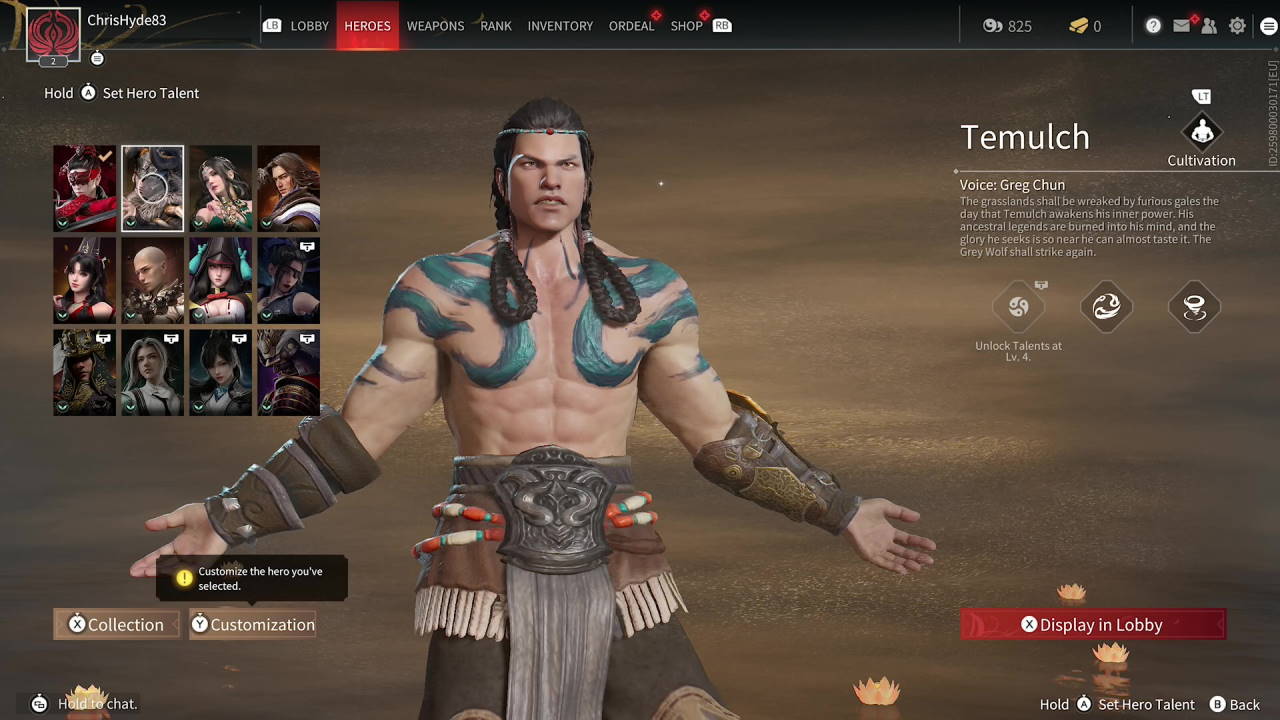Image resolution: width=1280 pixels, height=720 pixels.
Task: Open the mail envelope icon
Action: tap(1182, 26)
